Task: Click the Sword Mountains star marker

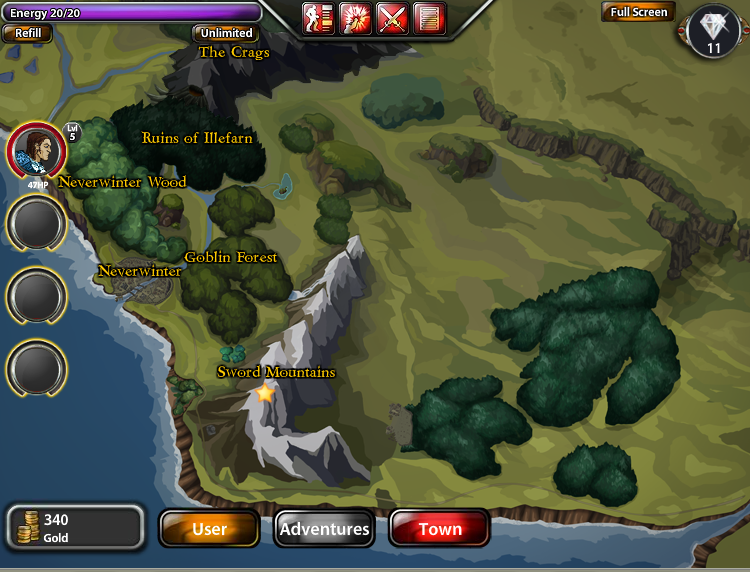Action: 265,394
